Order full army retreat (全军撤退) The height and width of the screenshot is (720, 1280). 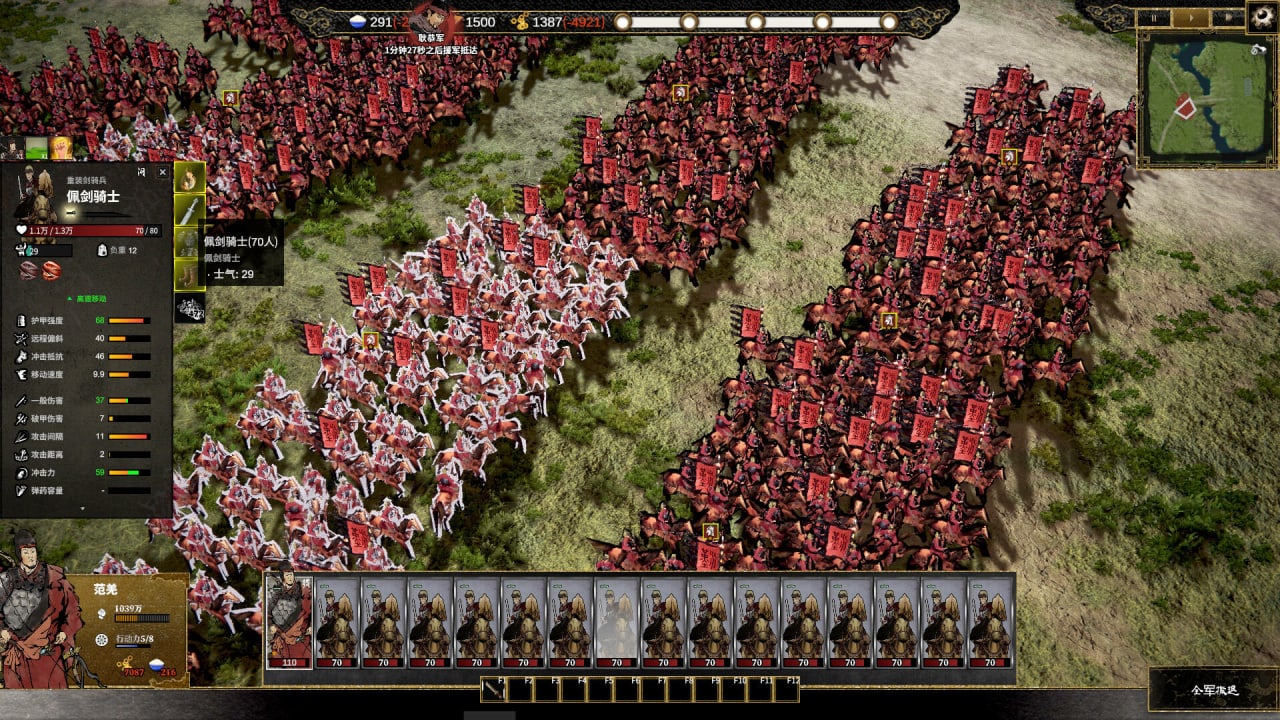click(1214, 690)
